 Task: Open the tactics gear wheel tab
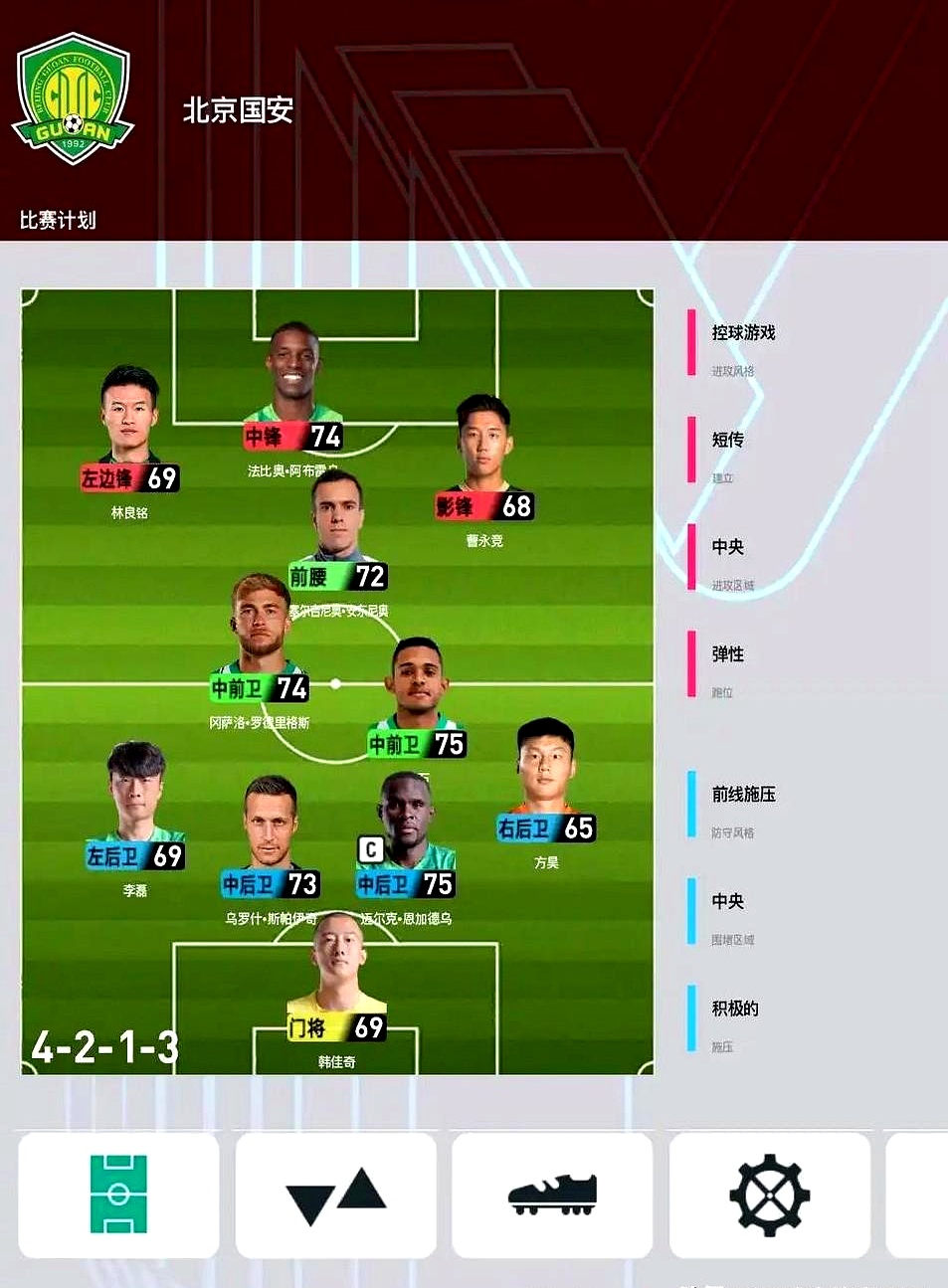(x=769, y=1195)
